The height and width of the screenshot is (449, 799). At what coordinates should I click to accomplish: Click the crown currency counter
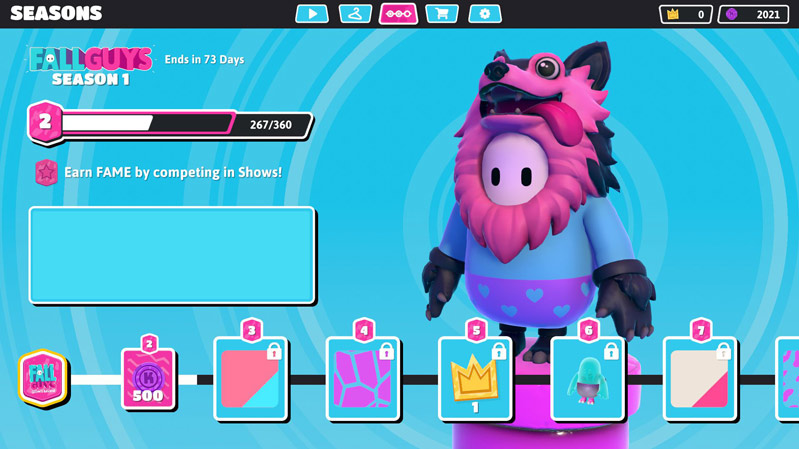(x=685, y=15)
